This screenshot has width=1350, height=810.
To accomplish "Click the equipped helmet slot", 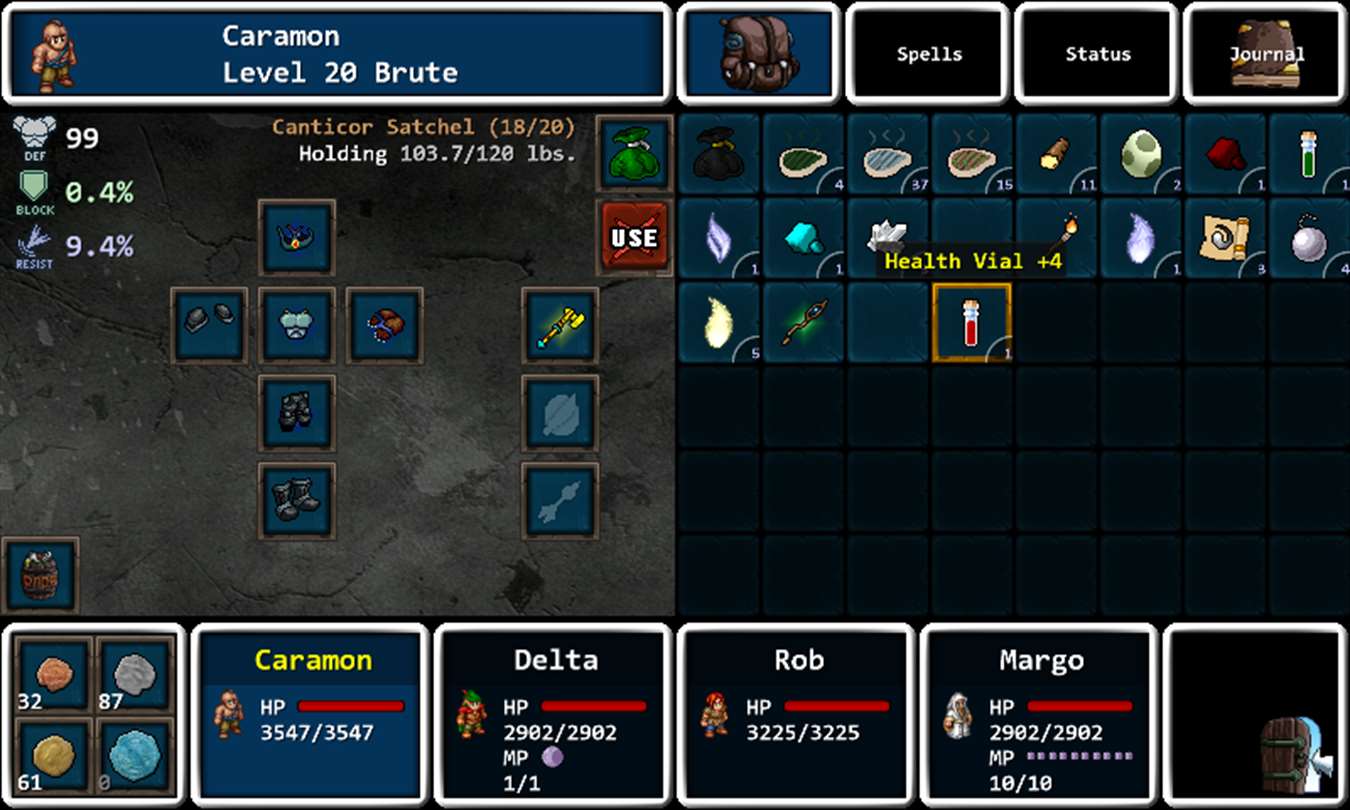I will [297, 237].
